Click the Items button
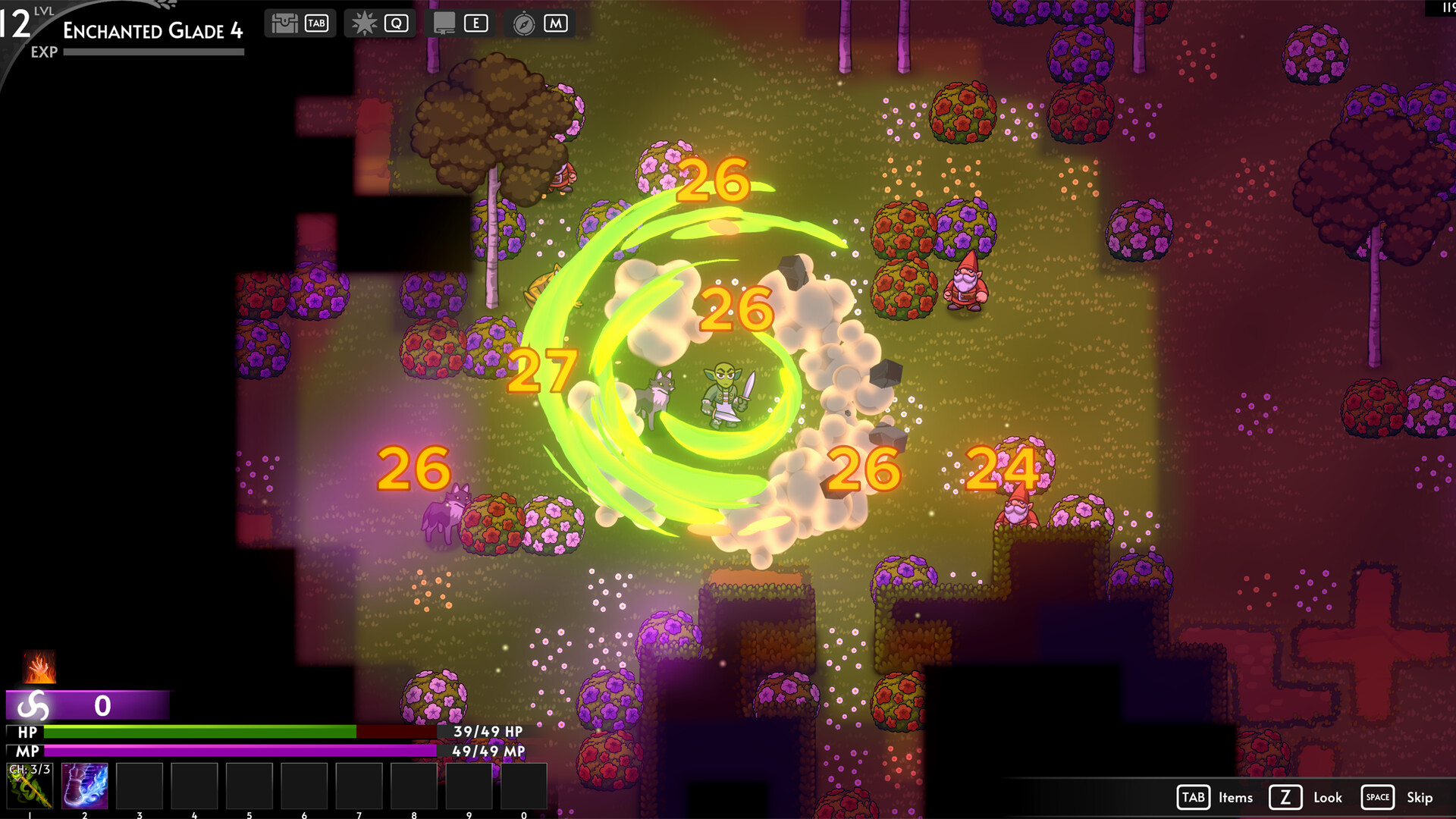Viewport: 1456px width, 819px height. pos(1235,798)
